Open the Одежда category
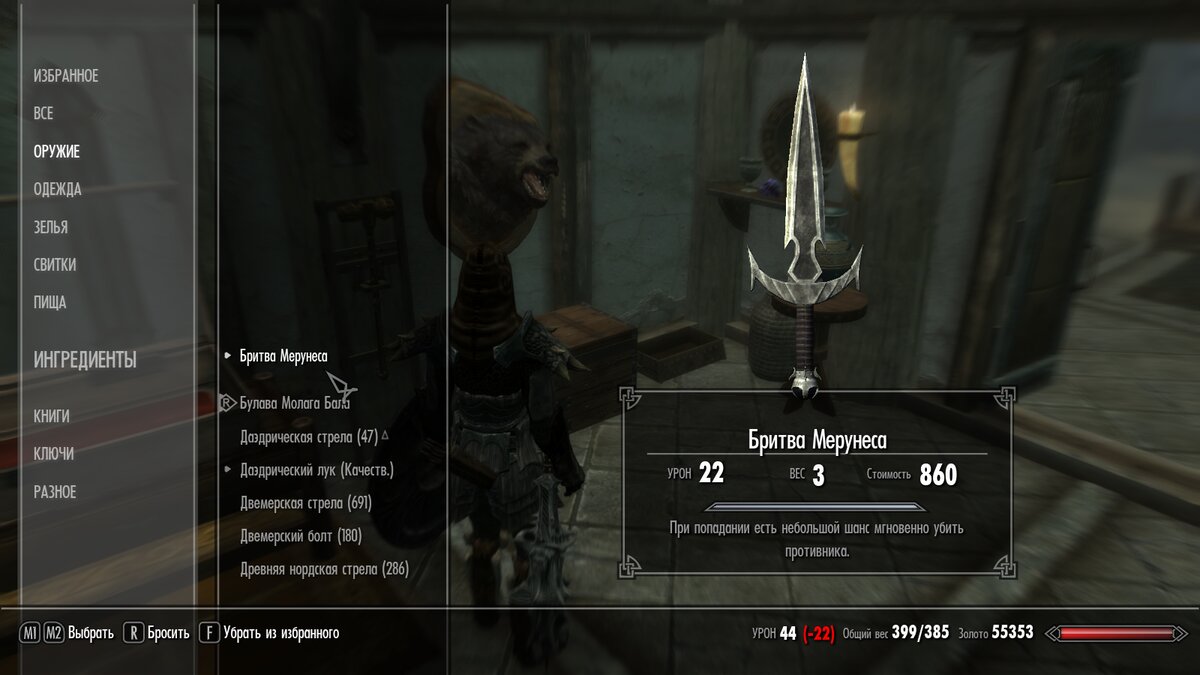 [57, 189]
